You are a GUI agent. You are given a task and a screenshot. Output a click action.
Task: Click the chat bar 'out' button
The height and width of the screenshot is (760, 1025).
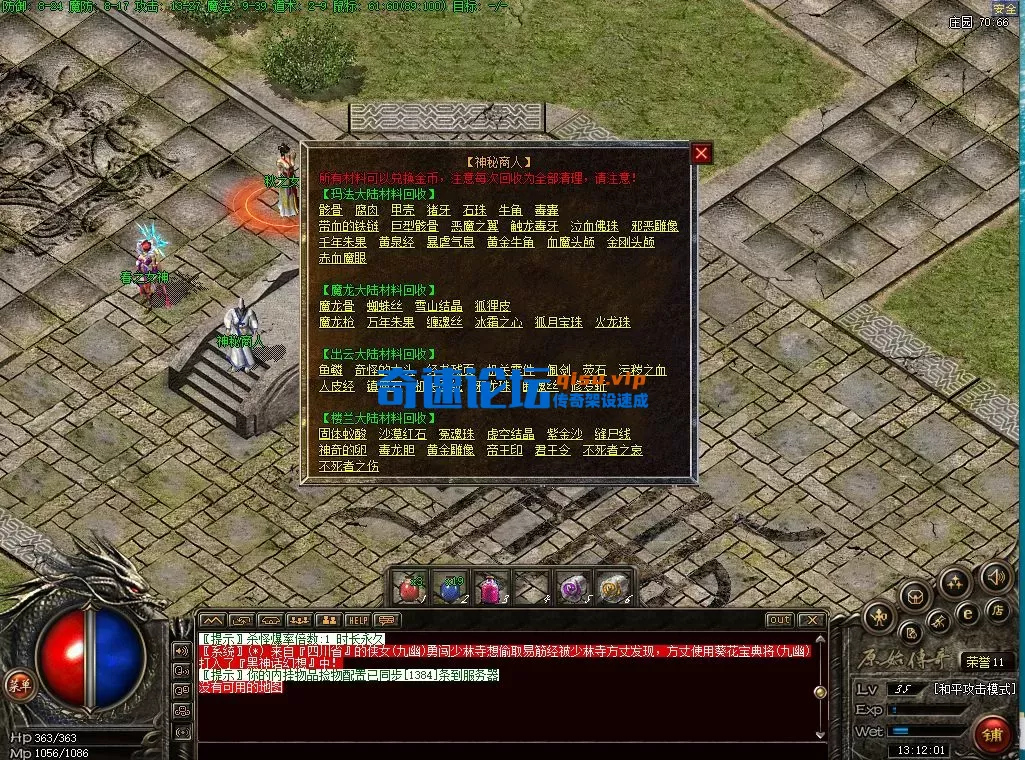[779, 620]
